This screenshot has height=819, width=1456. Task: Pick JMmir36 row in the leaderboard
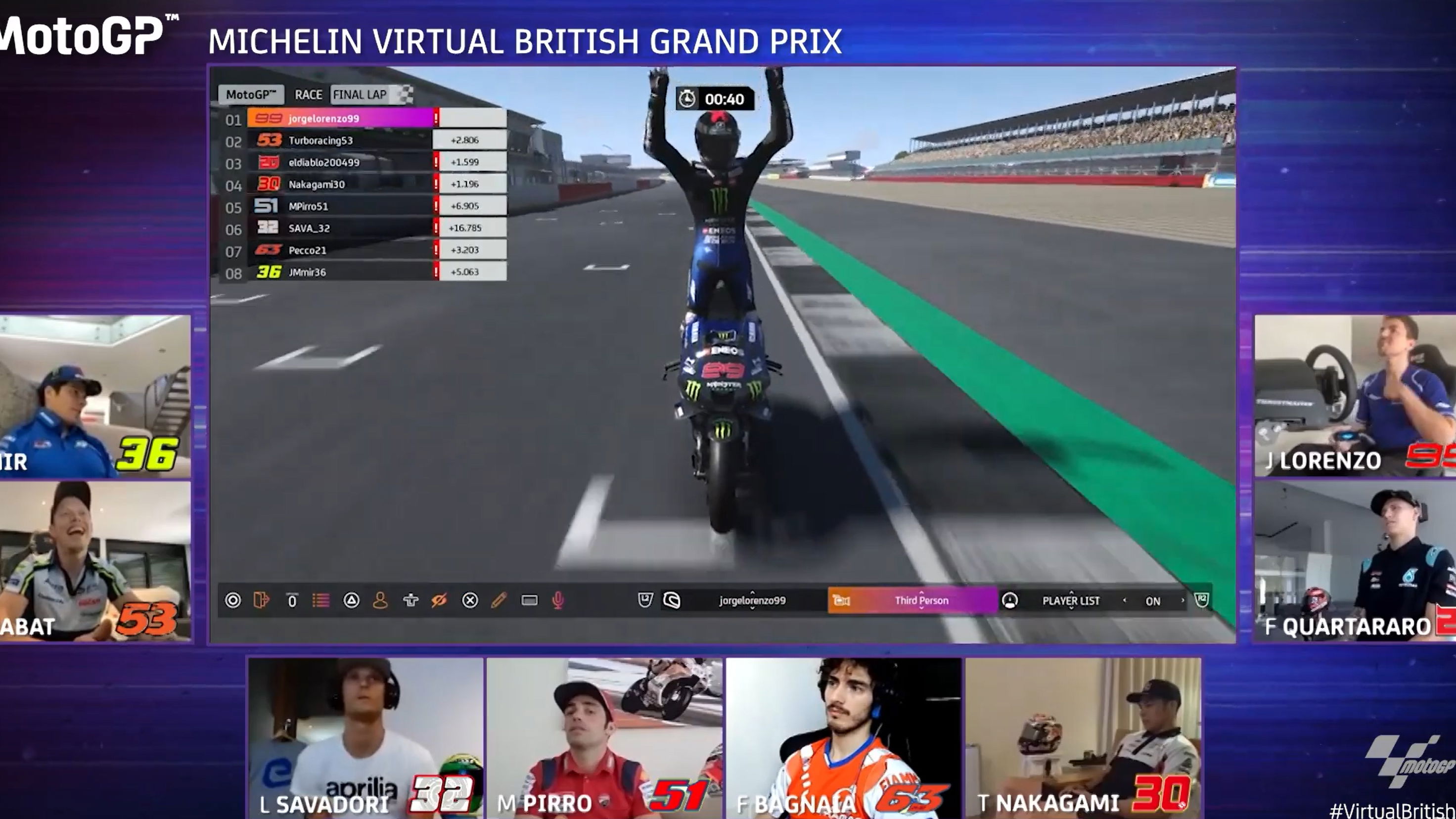tap(340, 272)
